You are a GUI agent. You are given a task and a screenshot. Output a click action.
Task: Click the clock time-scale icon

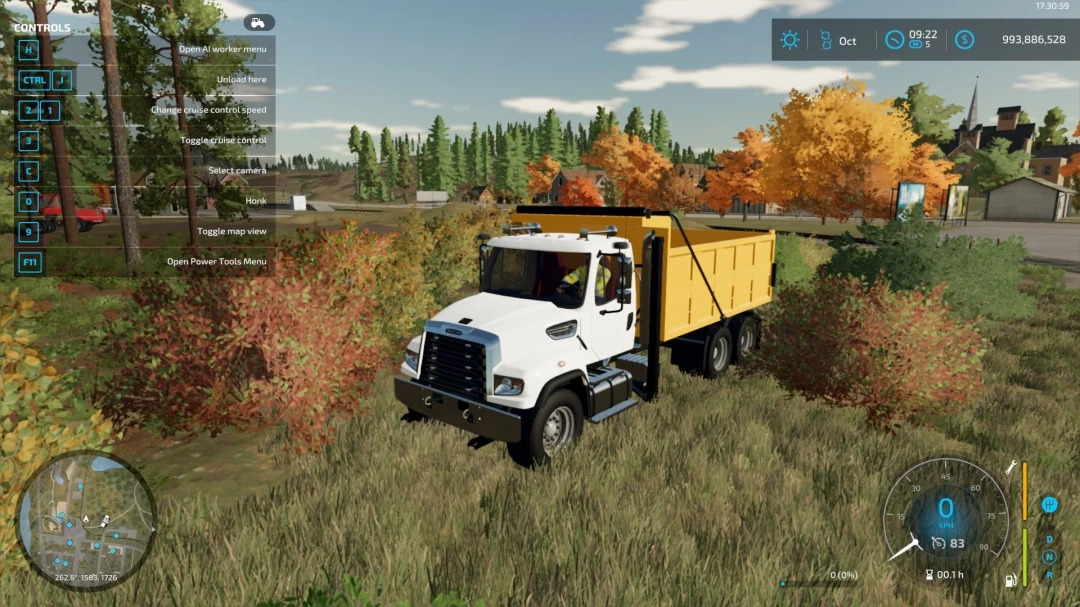point(895,40)
